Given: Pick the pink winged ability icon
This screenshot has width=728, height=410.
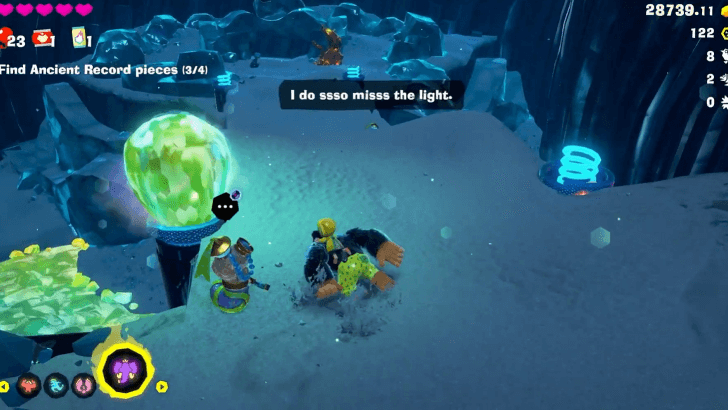Looking at the screenshot, I should click(83, 385).
